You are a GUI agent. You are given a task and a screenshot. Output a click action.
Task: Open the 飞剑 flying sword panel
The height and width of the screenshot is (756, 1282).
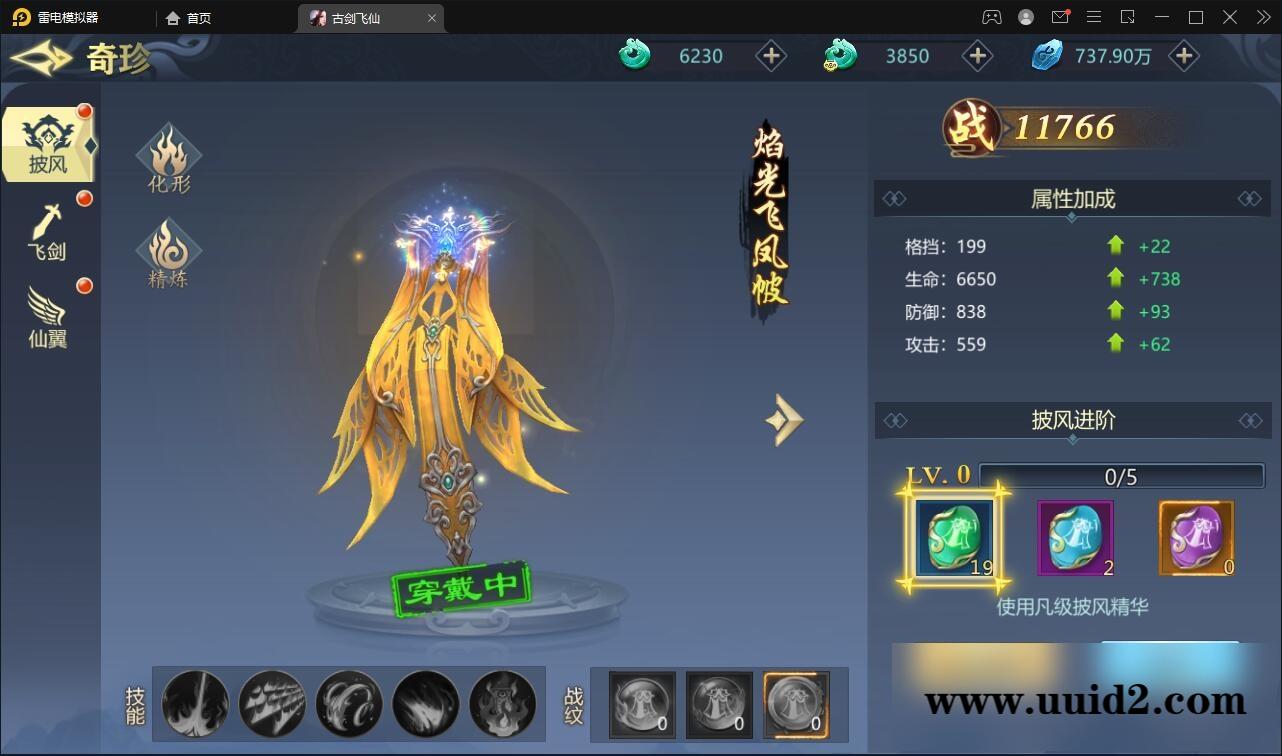[x=47, y=230]
